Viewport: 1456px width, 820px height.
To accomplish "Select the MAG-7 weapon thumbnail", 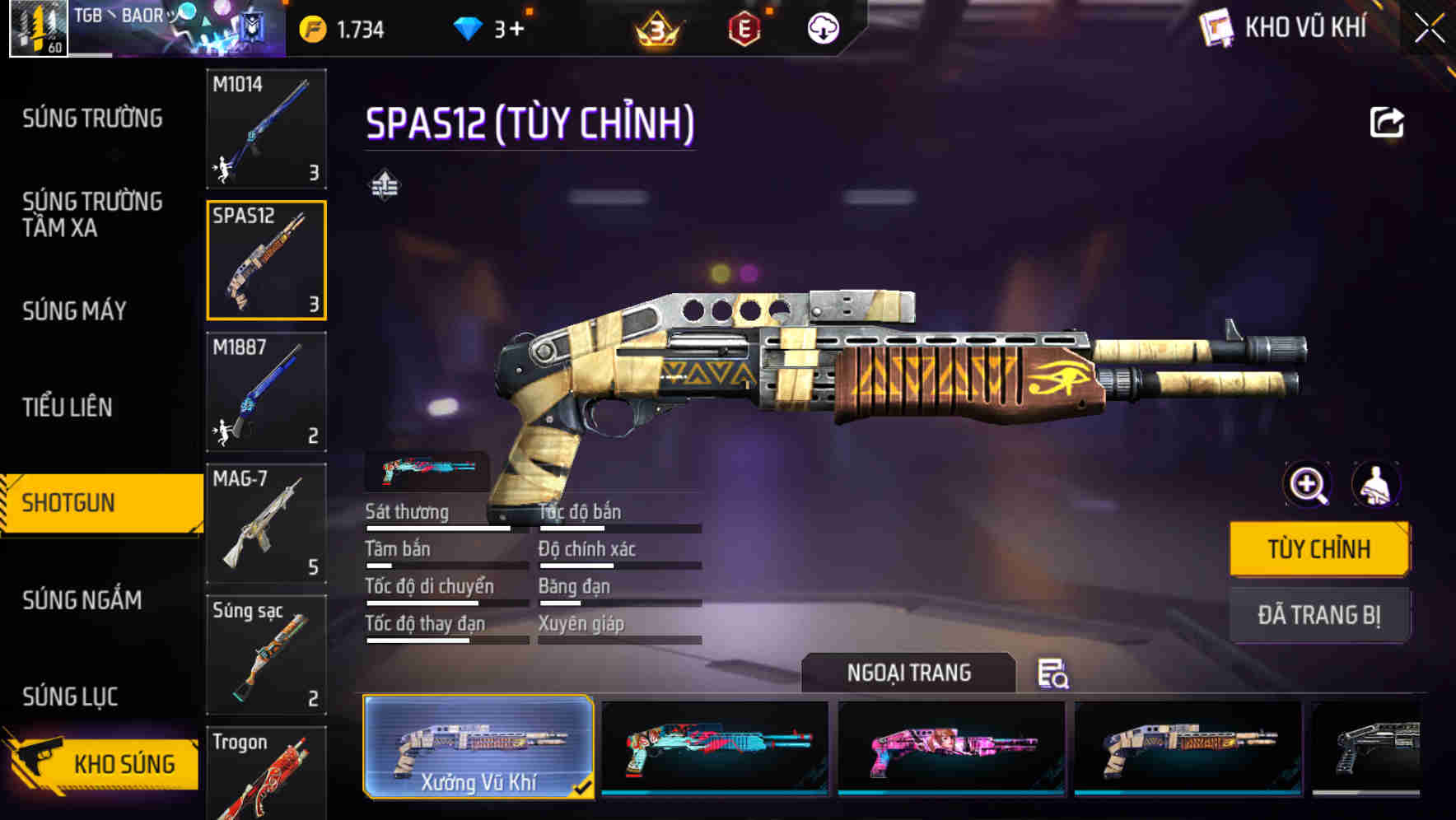I will tap(266, 524).
